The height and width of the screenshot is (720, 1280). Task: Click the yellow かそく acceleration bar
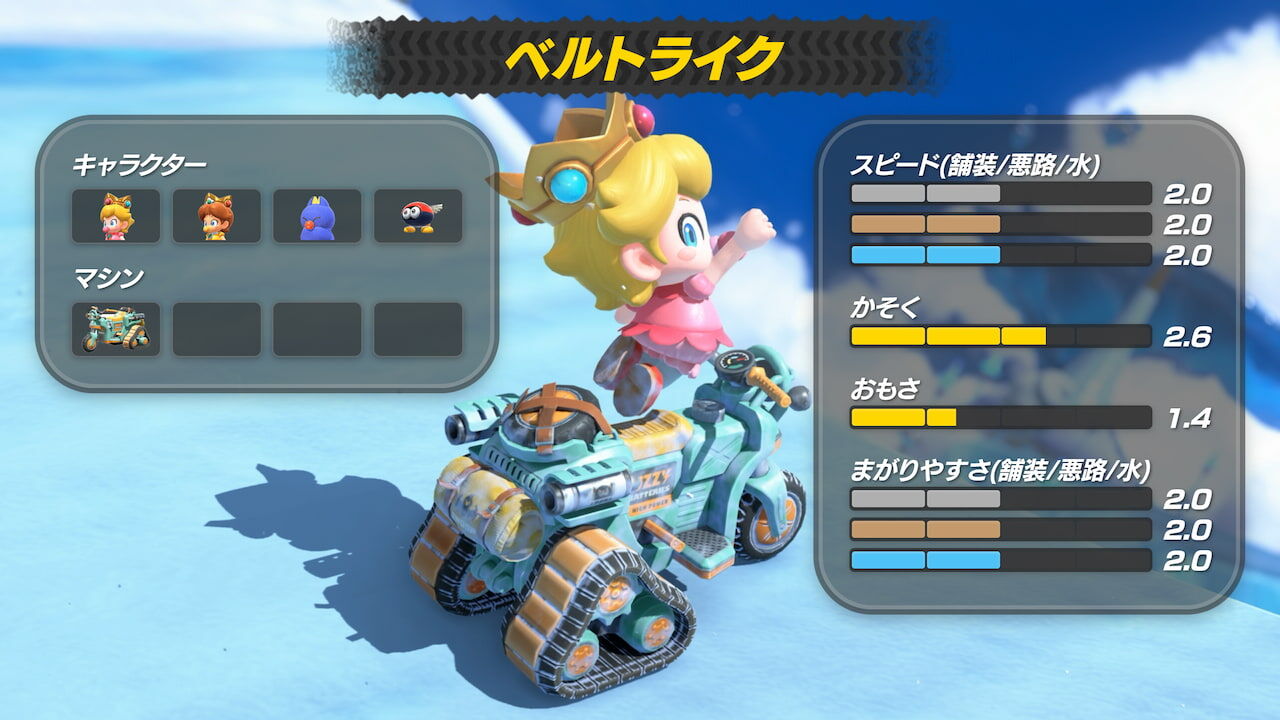click(1000, 337)
